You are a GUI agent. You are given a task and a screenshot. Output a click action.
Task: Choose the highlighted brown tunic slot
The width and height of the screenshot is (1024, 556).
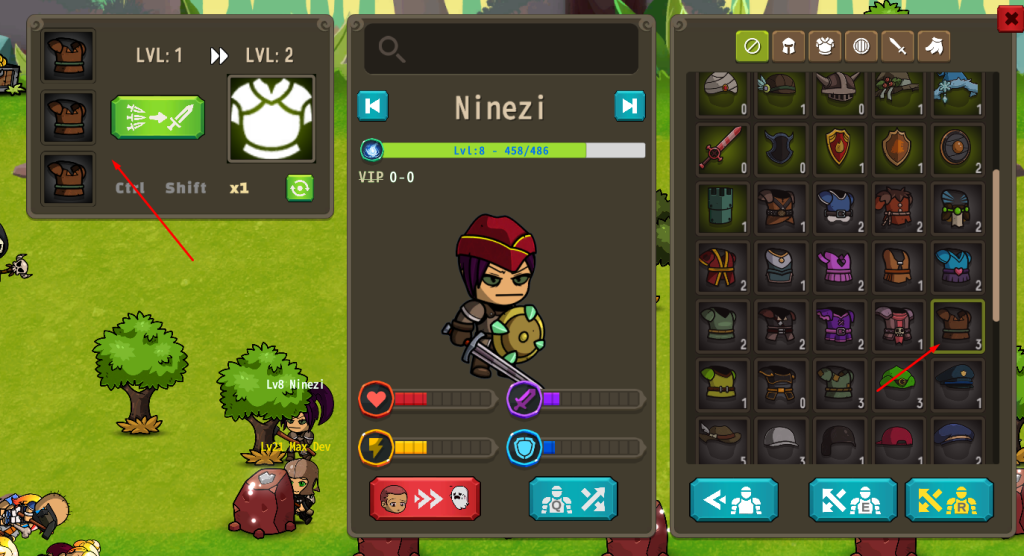click(x=957, y=325)
